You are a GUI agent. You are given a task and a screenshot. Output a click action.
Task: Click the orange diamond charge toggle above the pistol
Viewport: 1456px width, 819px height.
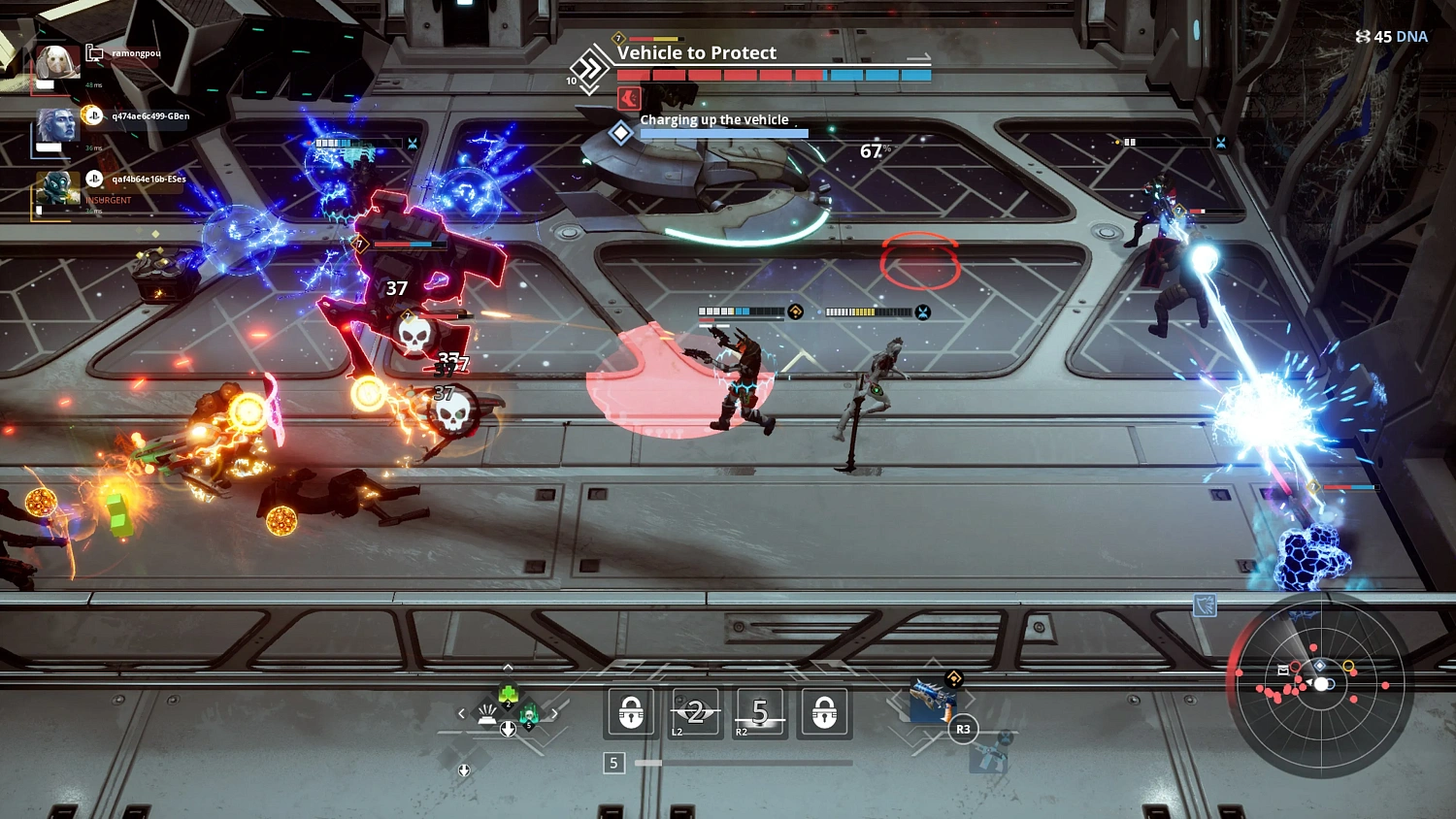pyautogui.click(x=954, y=678)
